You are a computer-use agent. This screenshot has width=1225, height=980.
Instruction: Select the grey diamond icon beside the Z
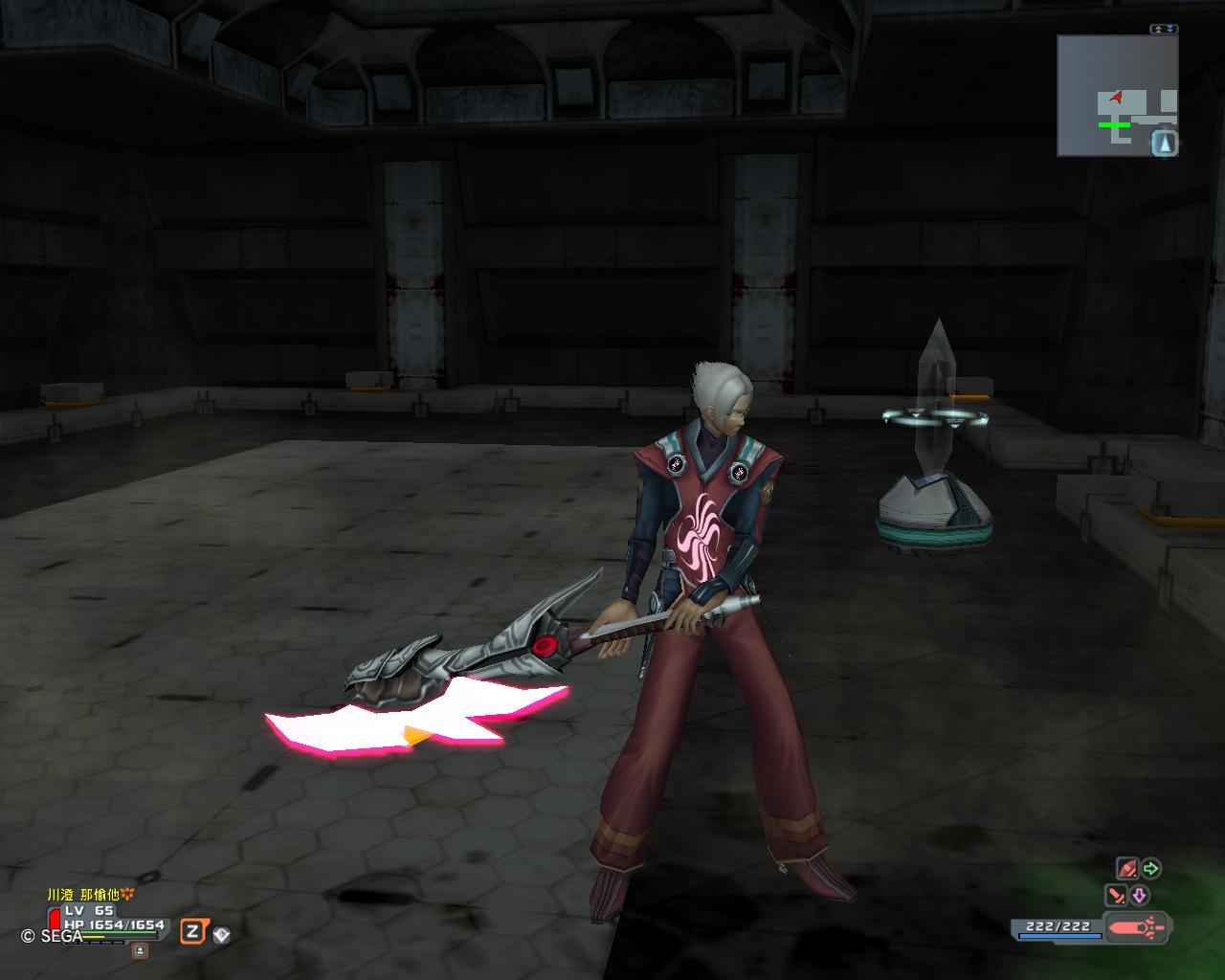click(221, 934)
